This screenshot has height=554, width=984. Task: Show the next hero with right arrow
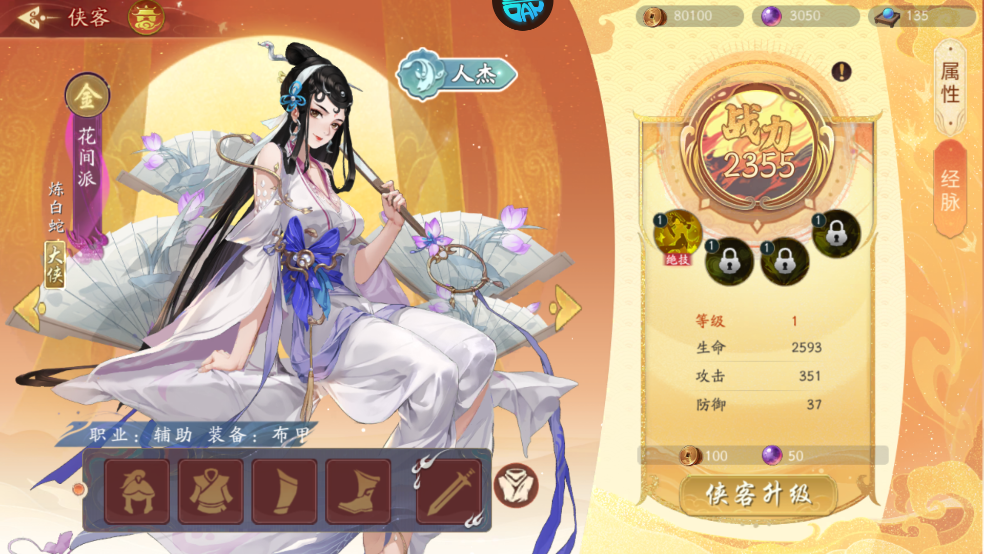(565, 306)
